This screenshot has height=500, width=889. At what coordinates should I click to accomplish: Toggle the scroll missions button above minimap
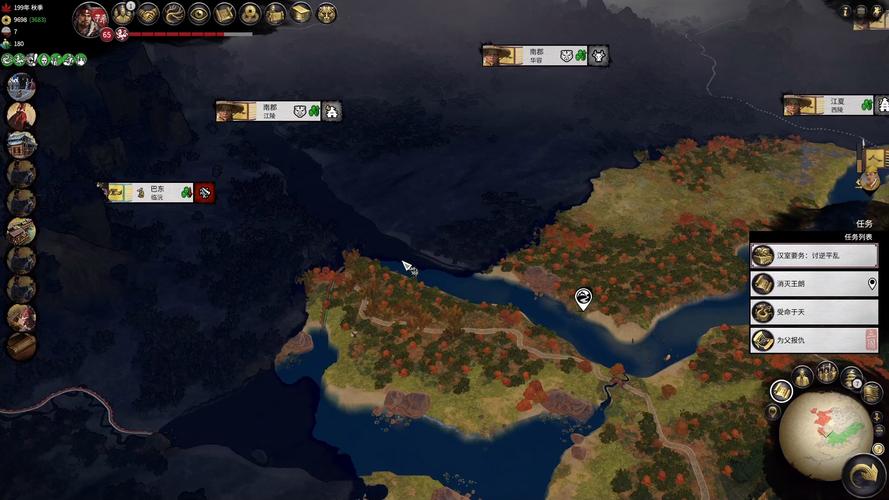click(x=781, y=391)
